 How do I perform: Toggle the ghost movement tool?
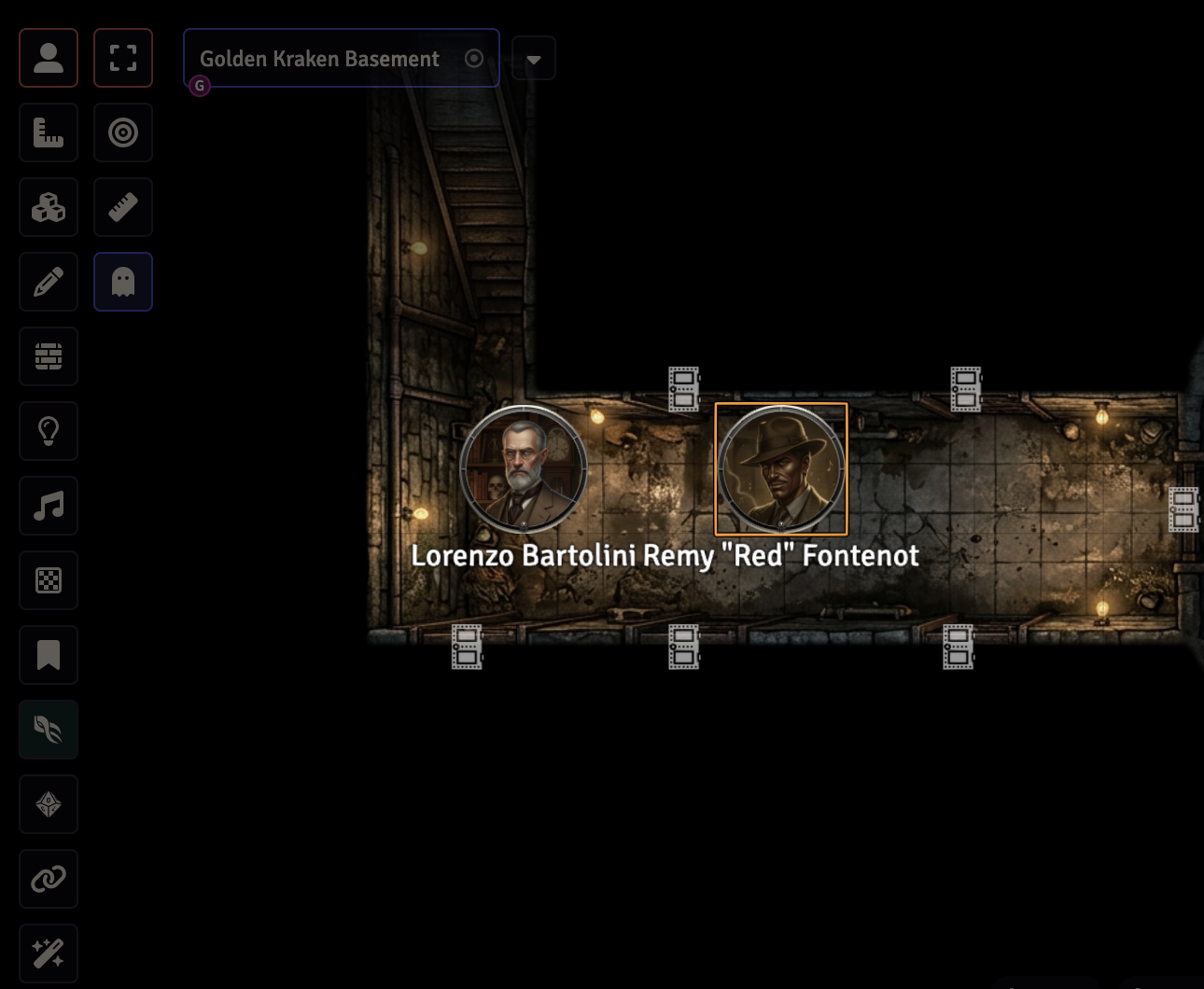123,282
